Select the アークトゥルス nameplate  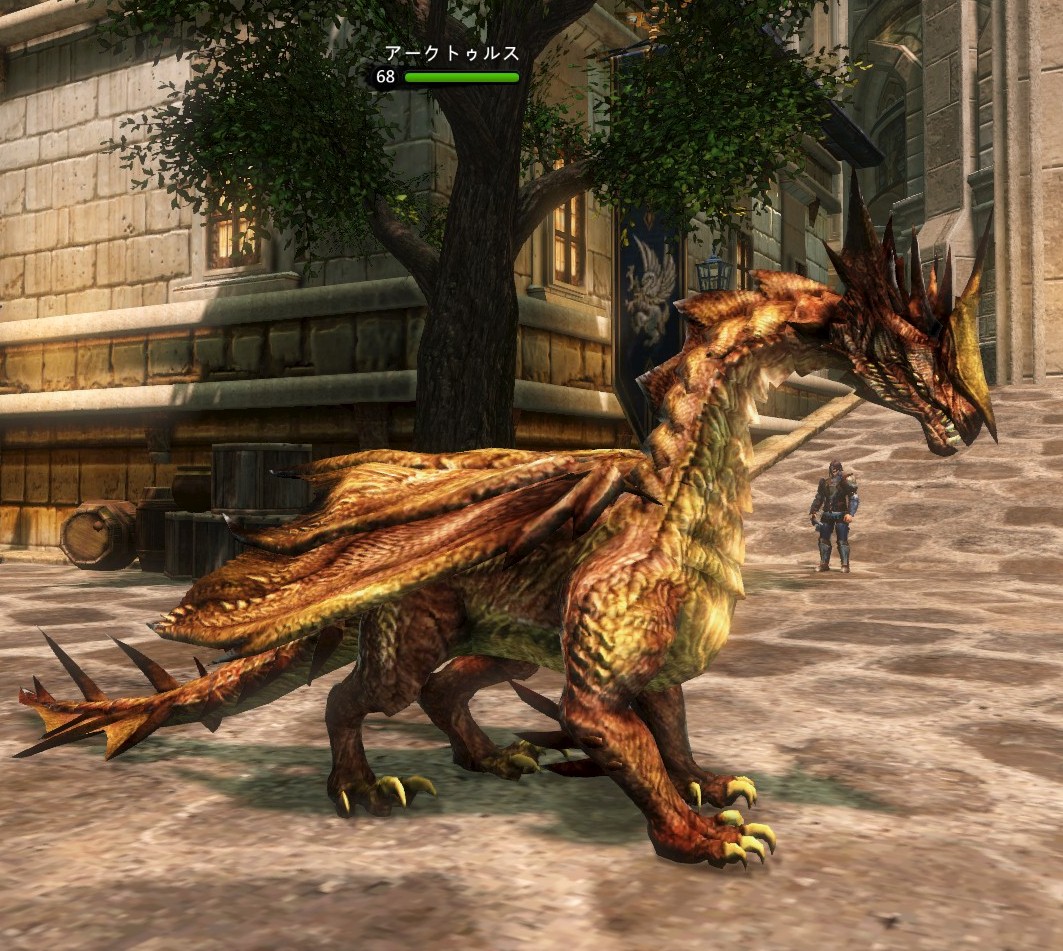[452, 55]
